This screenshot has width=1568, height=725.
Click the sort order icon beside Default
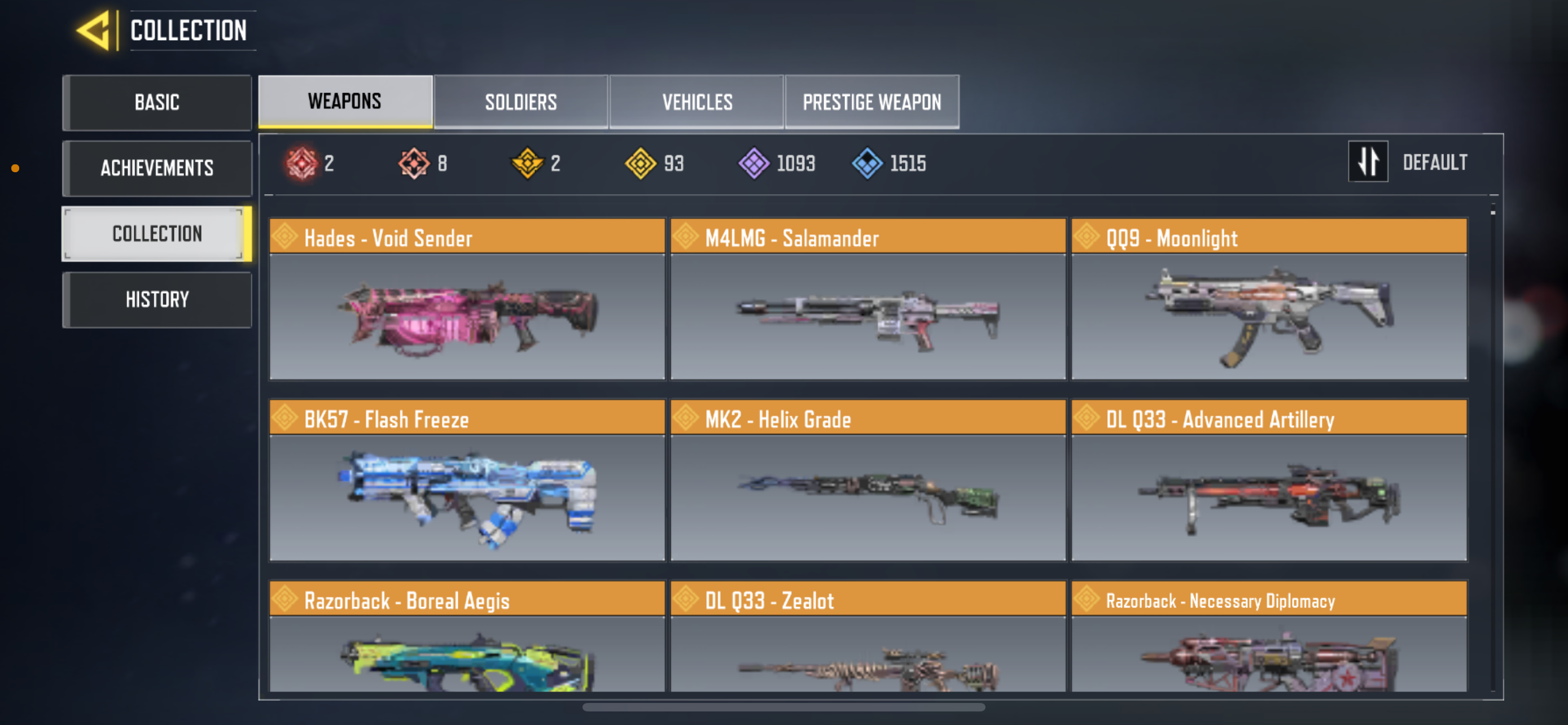tap(1368, 162)
